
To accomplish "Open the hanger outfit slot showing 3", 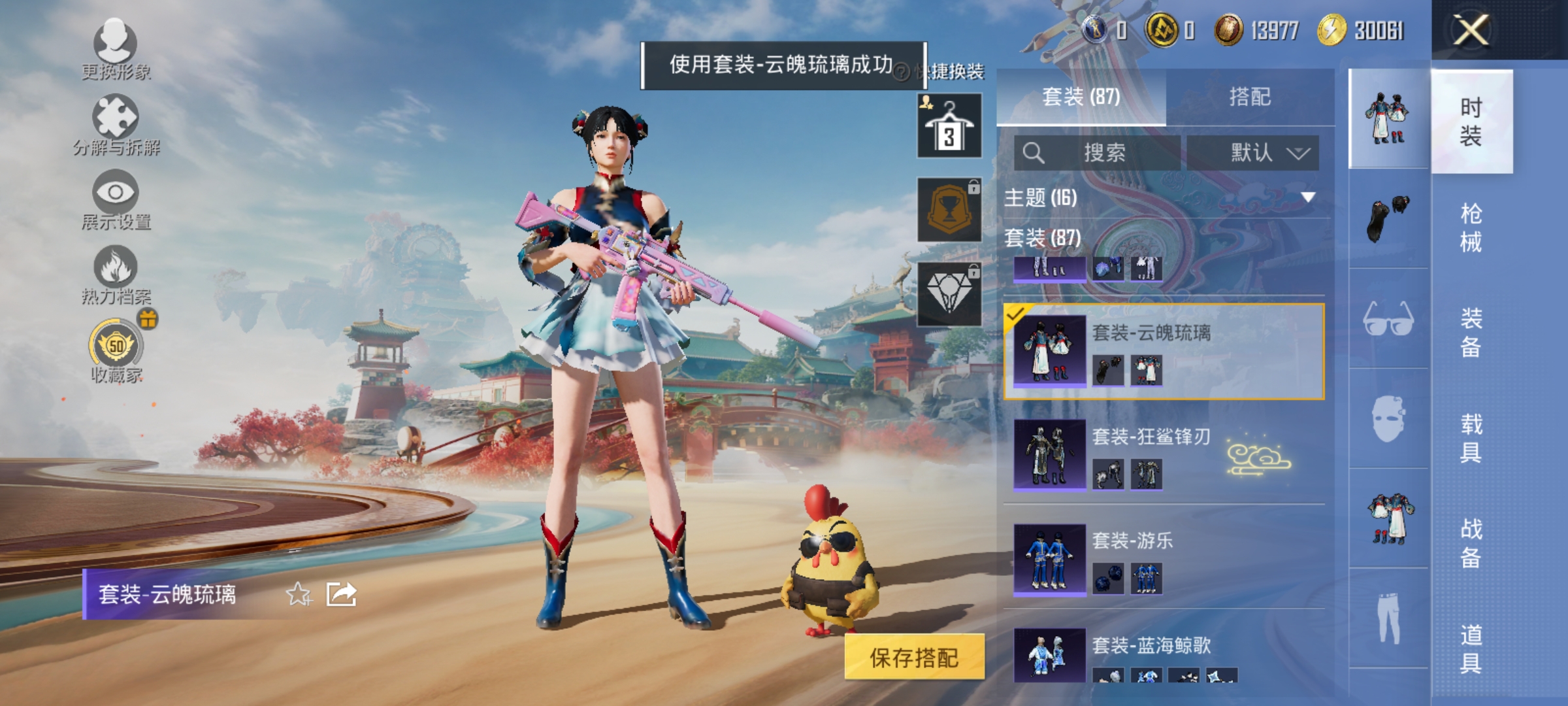I will coord(949,124).
